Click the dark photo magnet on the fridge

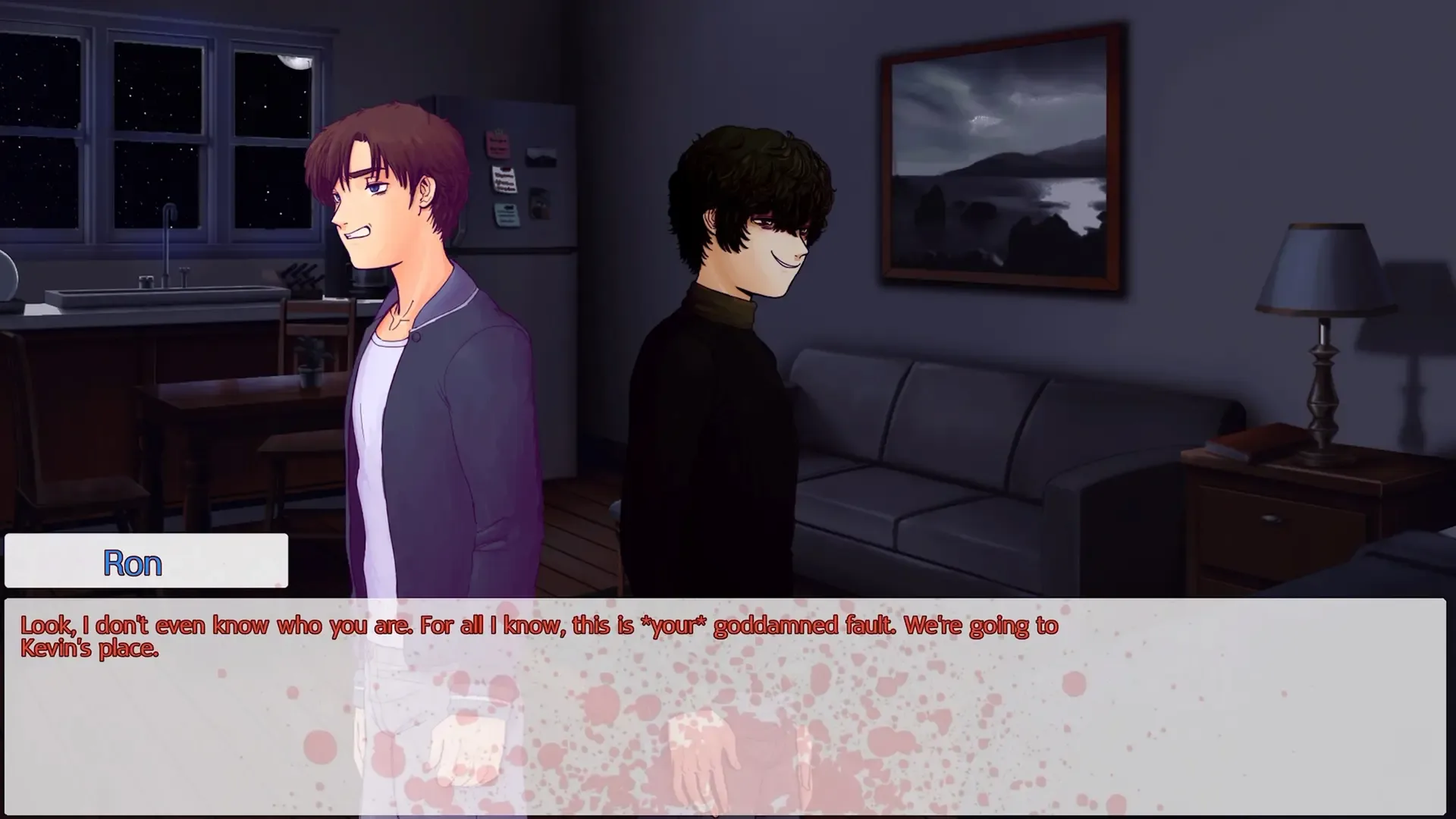[x=541, y=155]
